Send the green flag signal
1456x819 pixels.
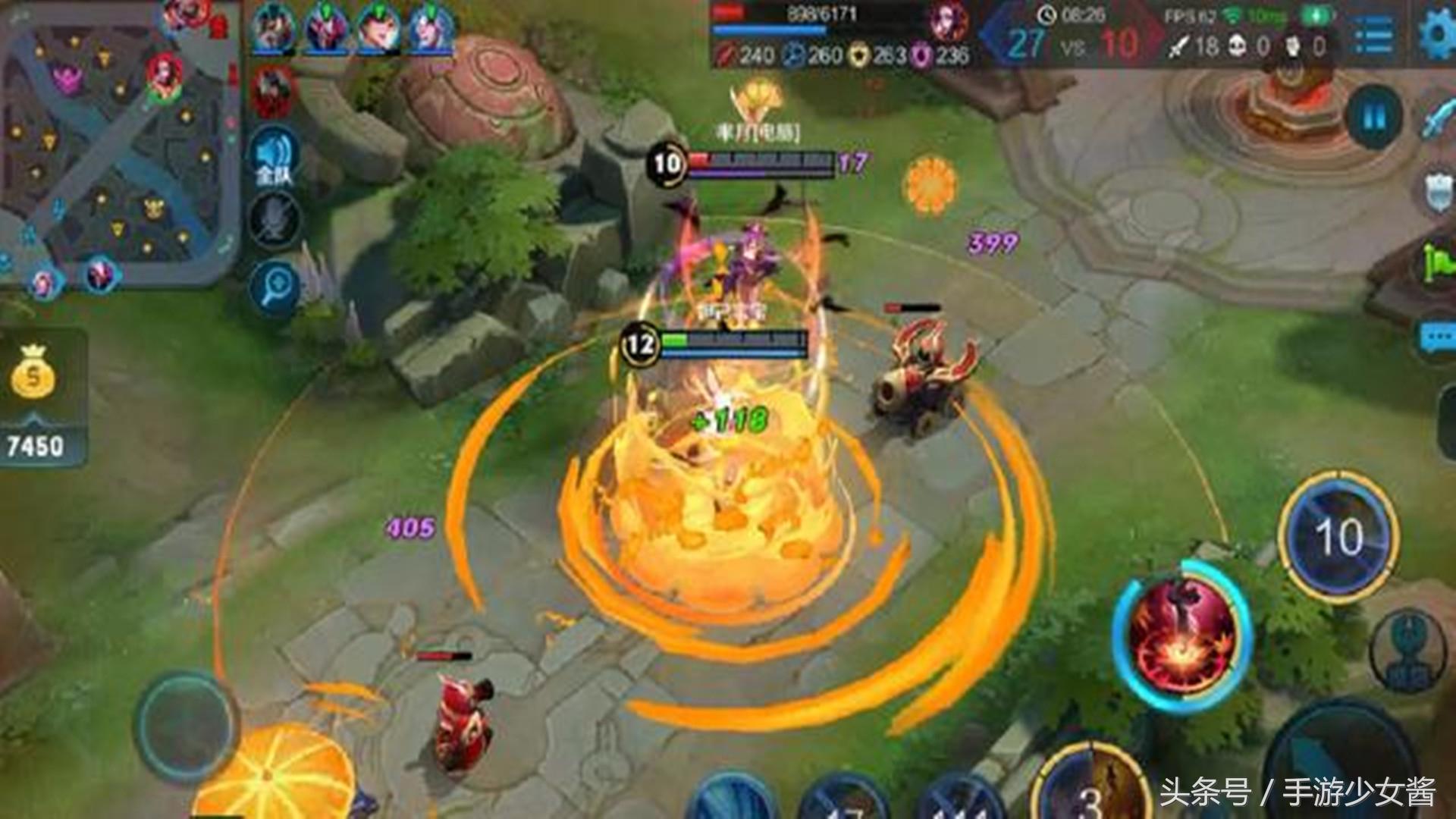coord(1439,263)
